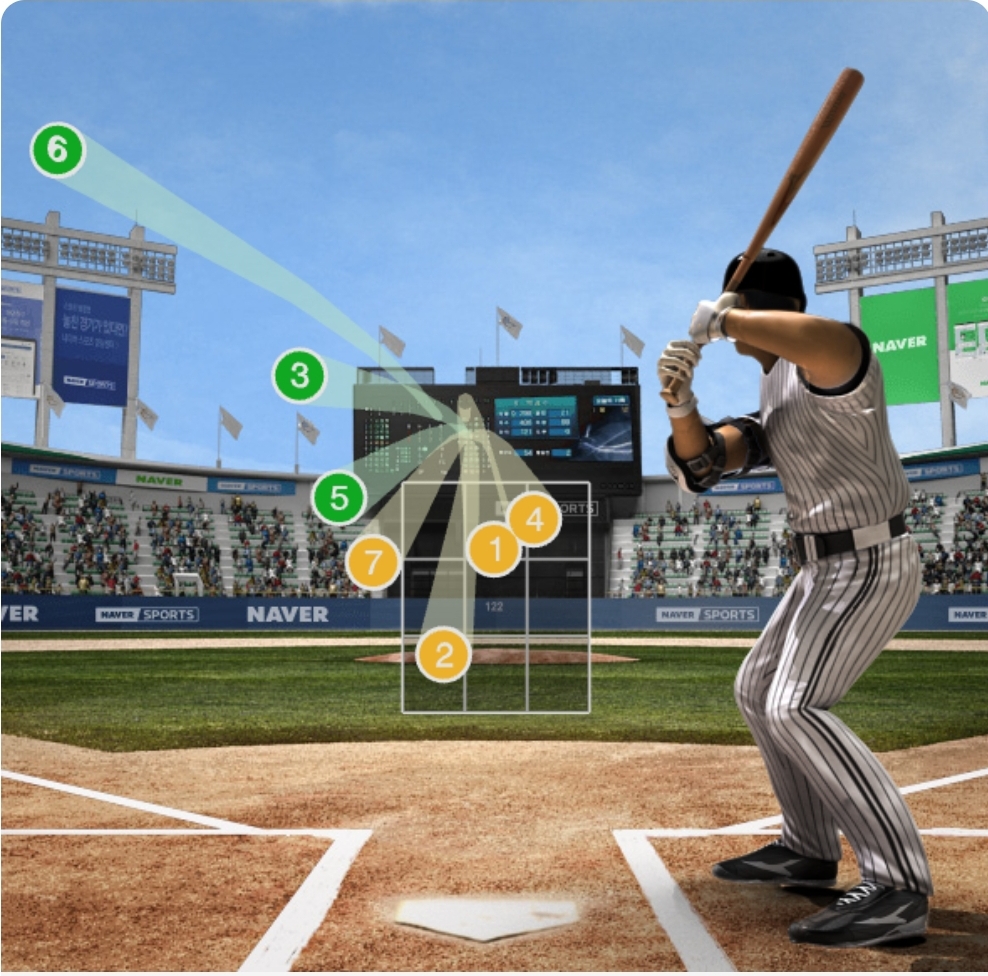This screenshot has height=976, width=988.
Task: Select green pitch marker number 6
Action: click(x=57, y=150)
